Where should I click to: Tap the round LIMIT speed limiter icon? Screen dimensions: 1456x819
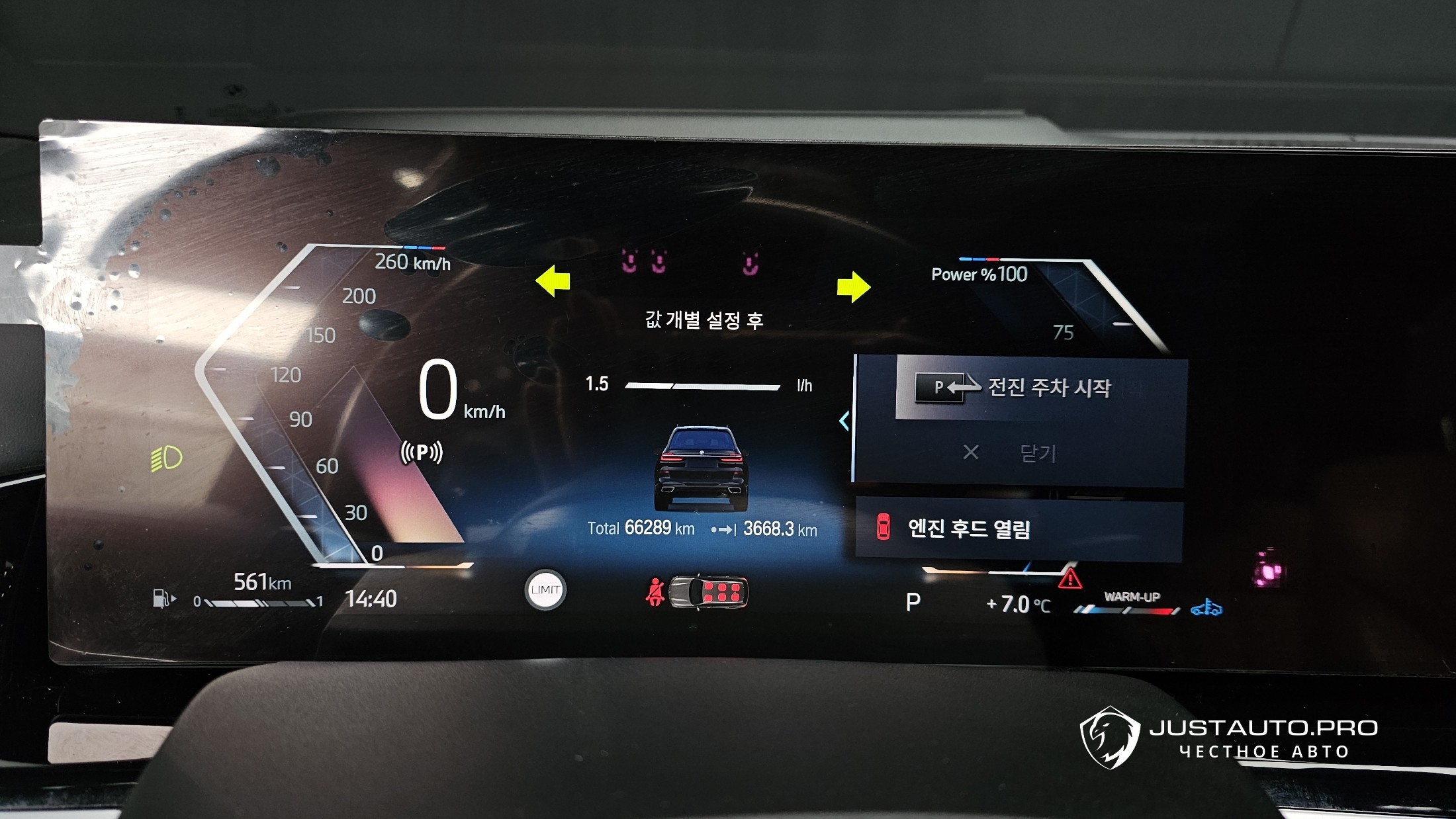click(545, 589)
